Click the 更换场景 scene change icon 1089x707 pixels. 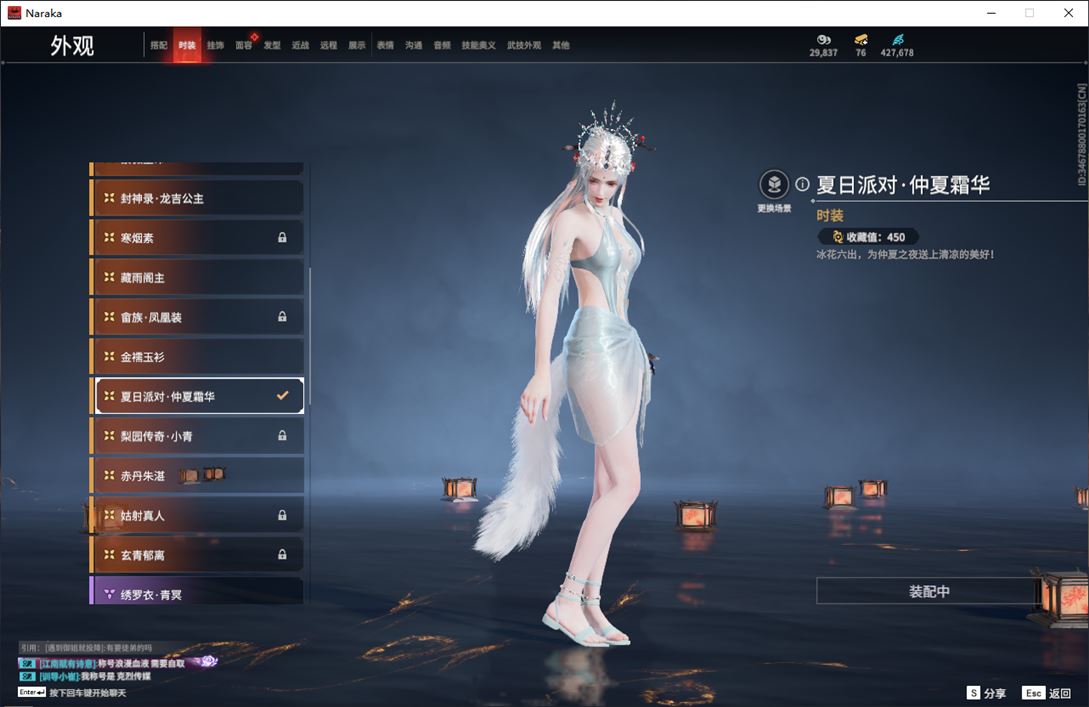pyautogui.click(x=774, y=185)
